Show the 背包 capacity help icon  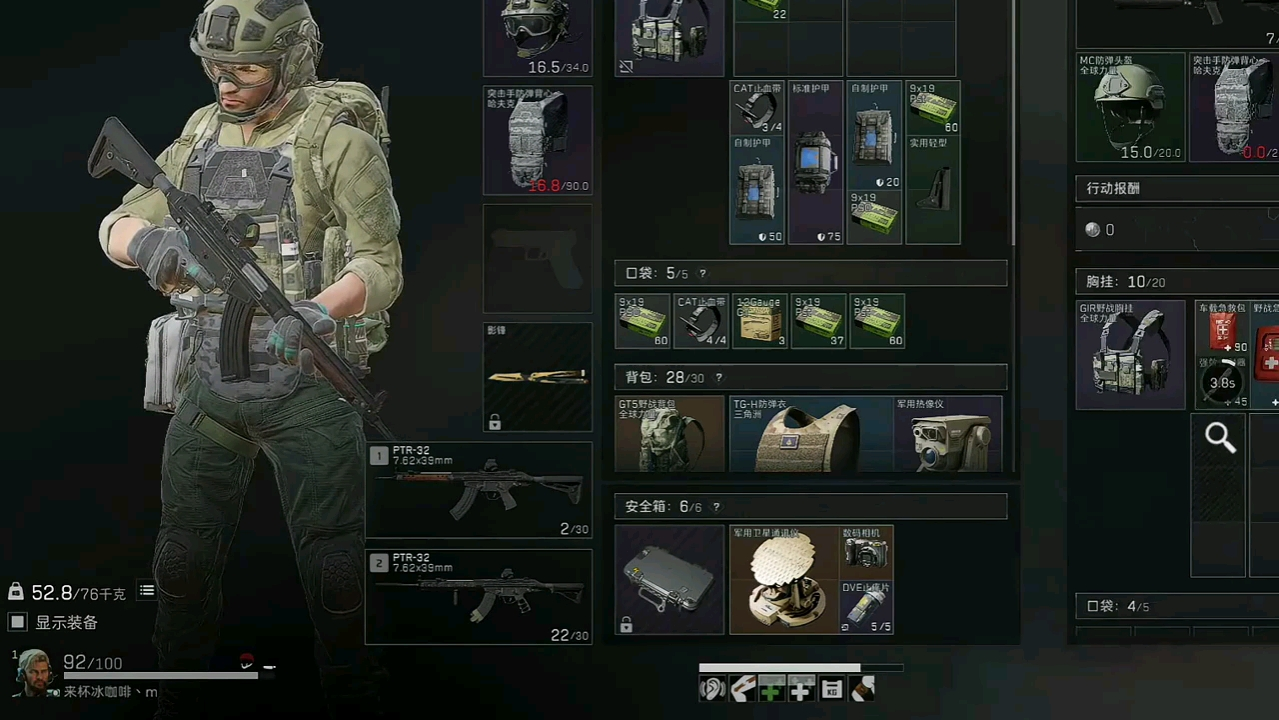pyautogui.click(x=719, y=378)
